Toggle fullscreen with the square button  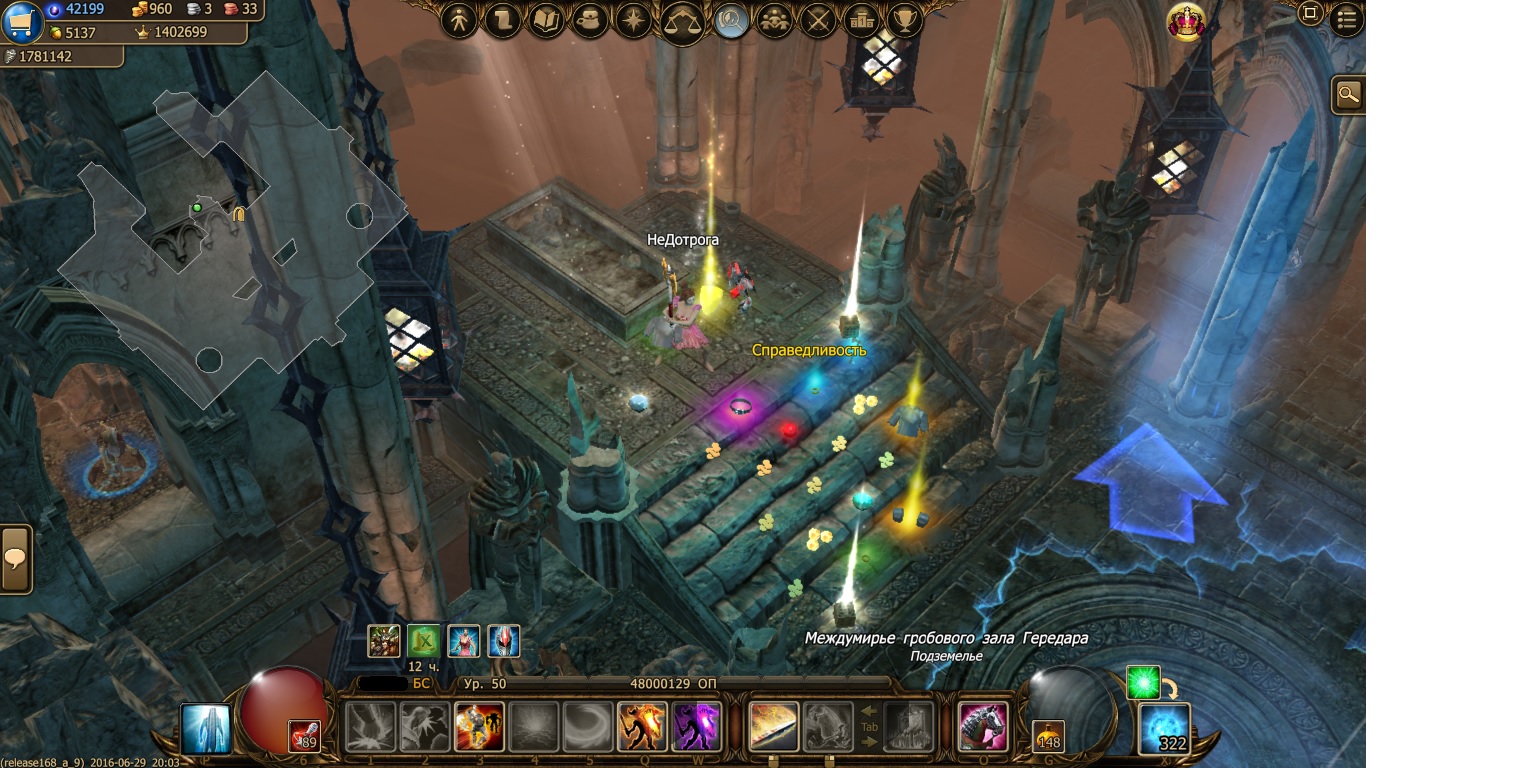tap(1310, 14)
